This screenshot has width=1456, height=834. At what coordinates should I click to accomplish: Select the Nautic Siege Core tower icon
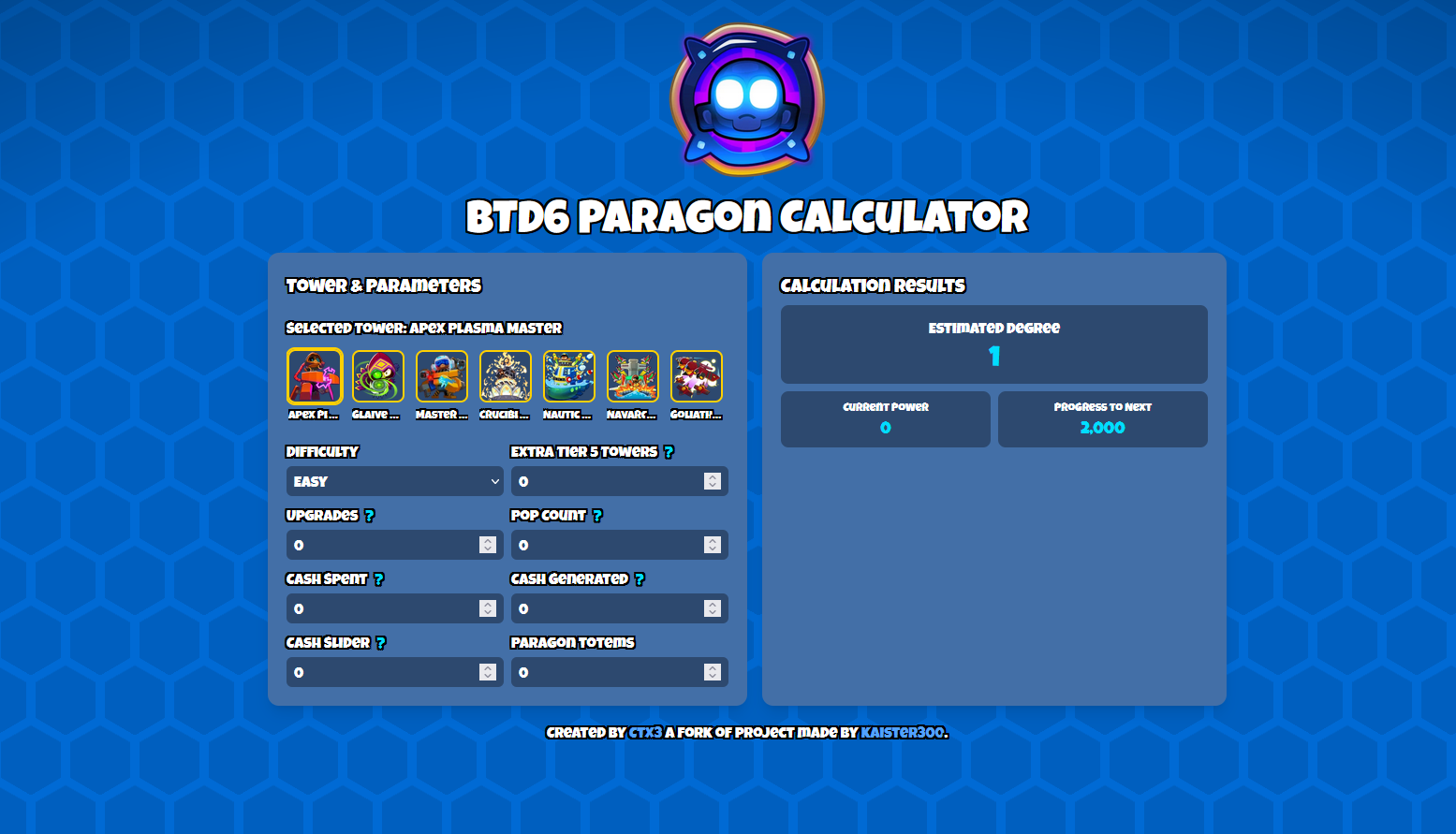[568, 374]
